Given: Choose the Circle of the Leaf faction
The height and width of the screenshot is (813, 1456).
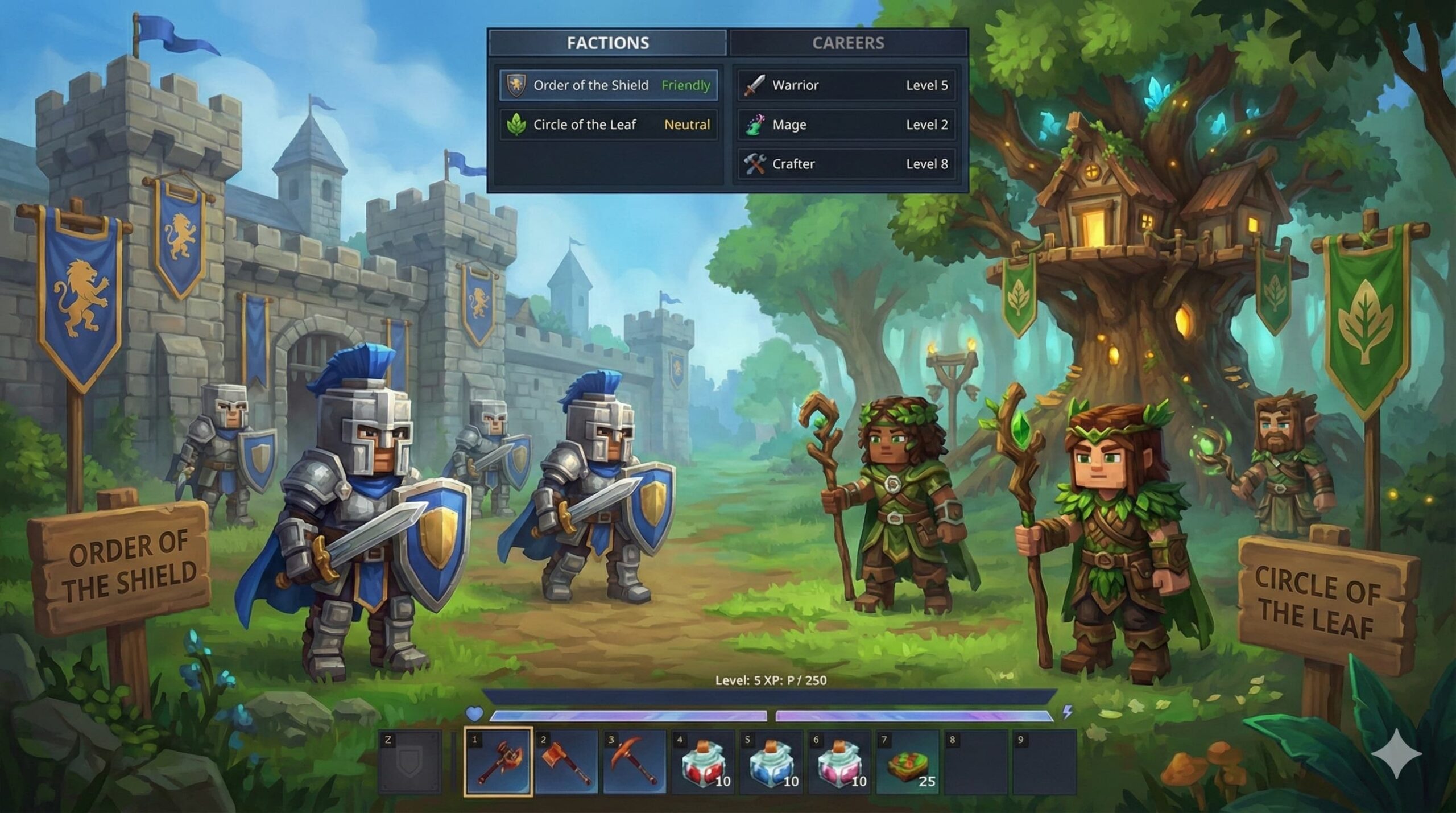Looking at the screenshot, I should tap(608, 125).
